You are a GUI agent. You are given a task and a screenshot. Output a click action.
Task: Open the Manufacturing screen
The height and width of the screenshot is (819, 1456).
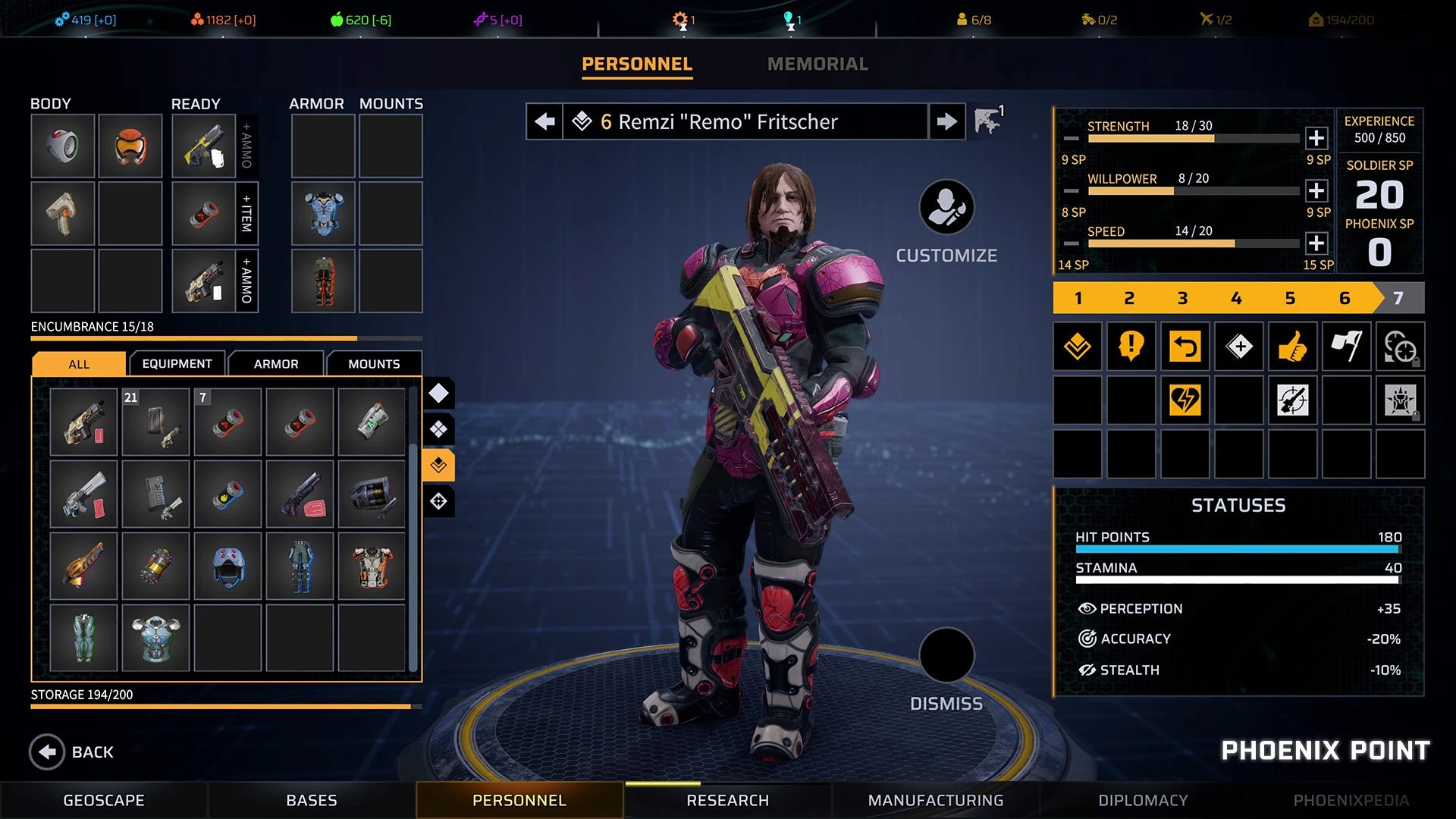click(x=936, y=800)
